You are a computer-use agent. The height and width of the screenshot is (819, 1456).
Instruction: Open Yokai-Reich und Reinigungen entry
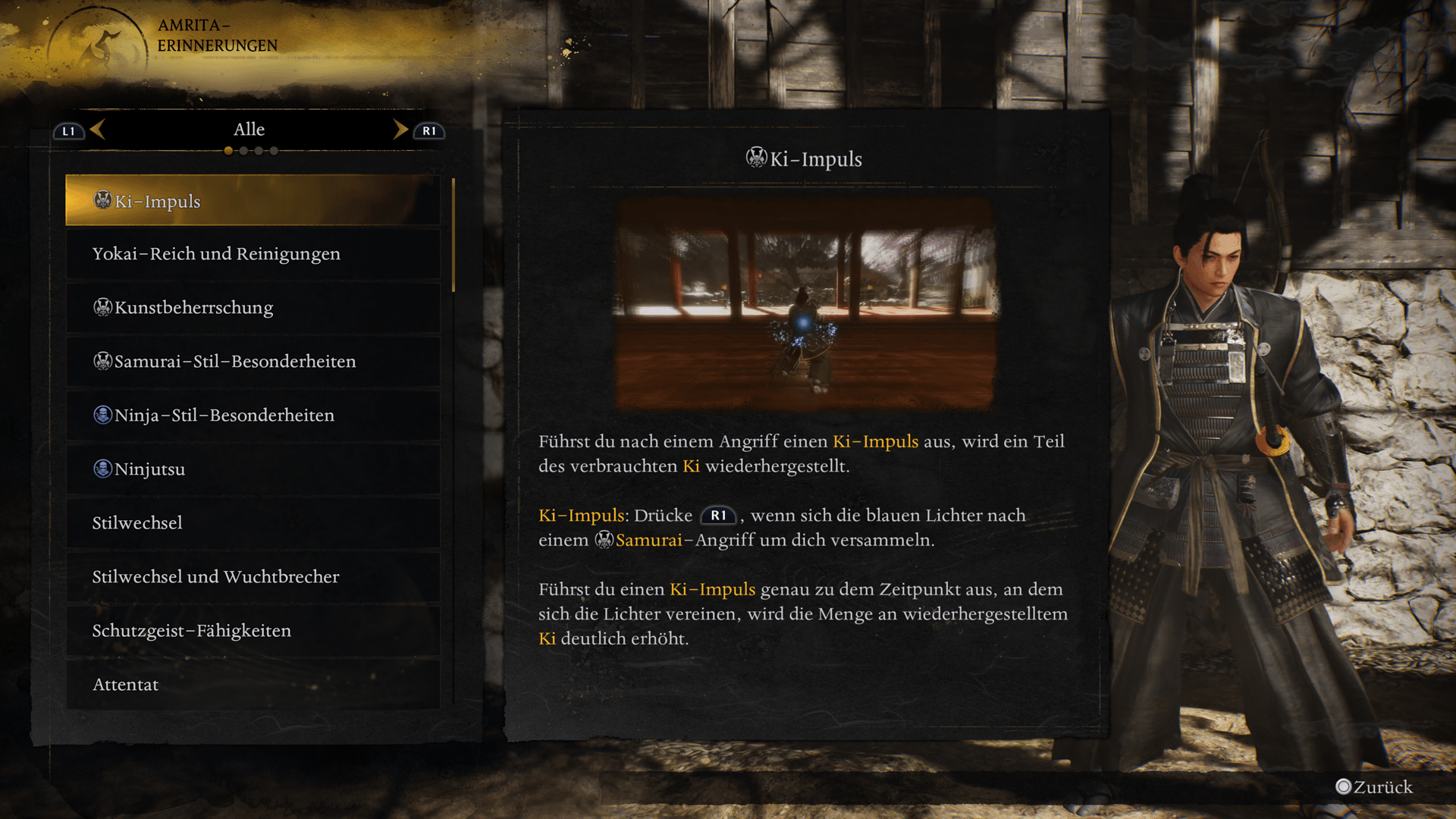pos(253,254)
